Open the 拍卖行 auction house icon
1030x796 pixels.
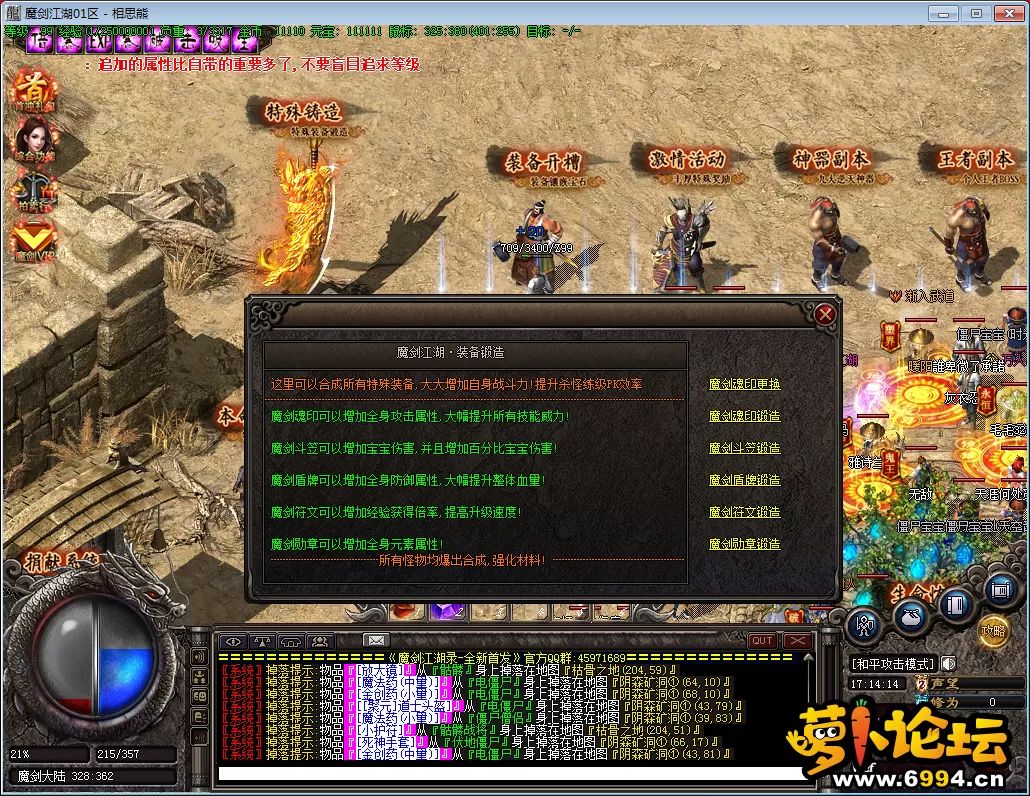click(x=35, y=190)
